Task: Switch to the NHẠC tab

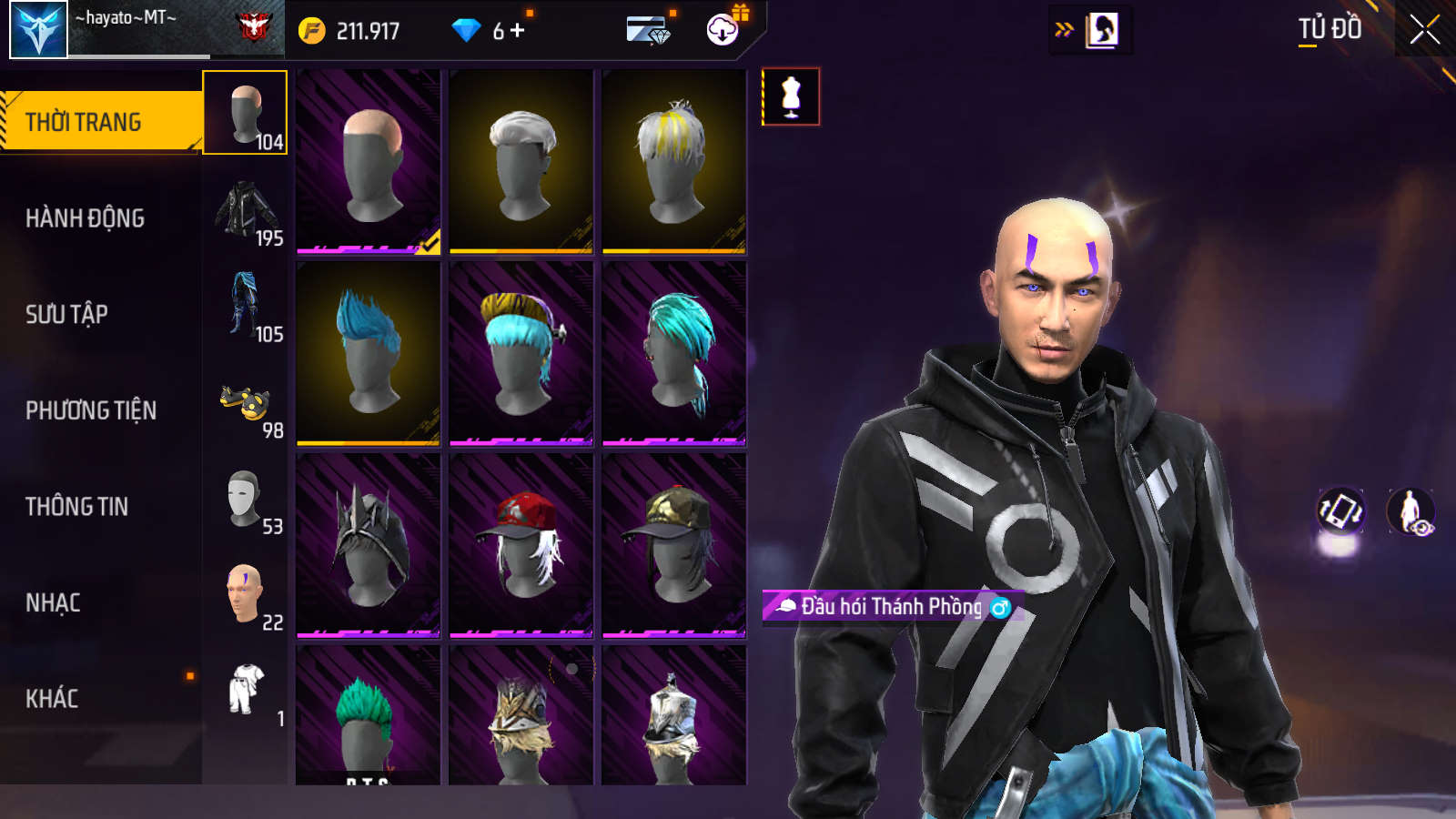Action: point(54,603)
